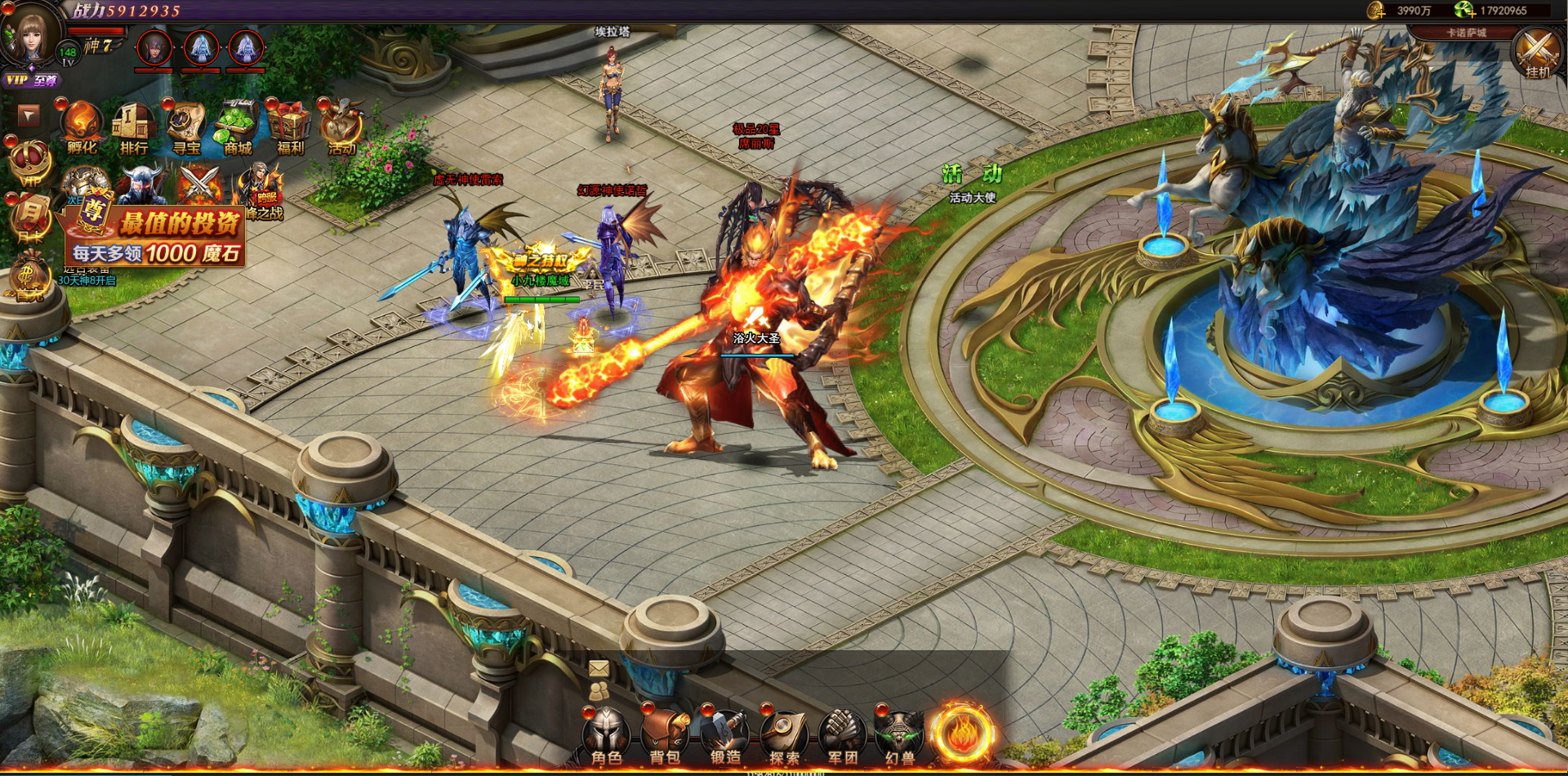Toggle 挂机 auto-battle crossed swords button
1568x776 pixels.
tap(1538, 52)
